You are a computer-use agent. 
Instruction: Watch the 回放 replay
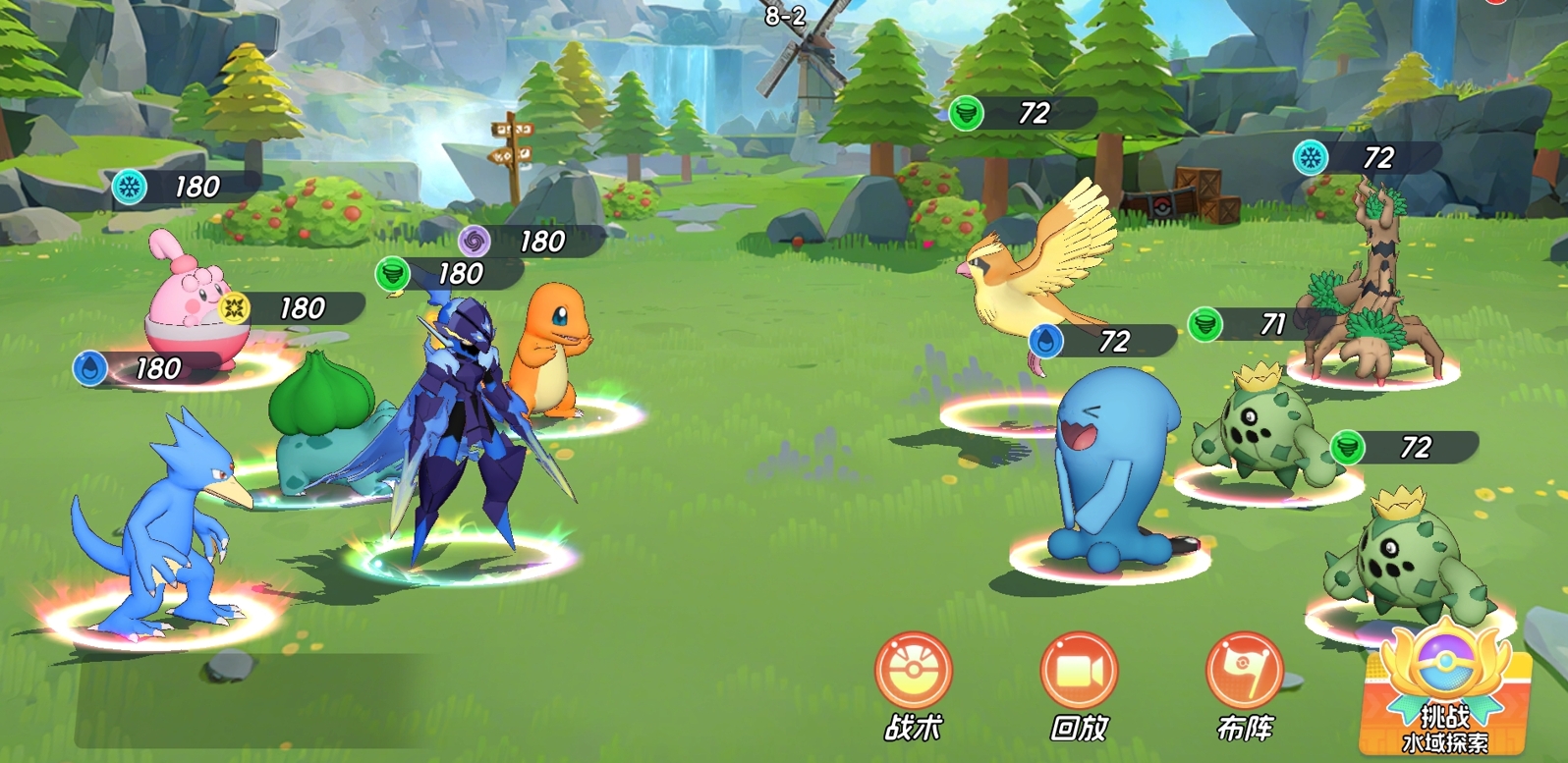(1079, 673)
